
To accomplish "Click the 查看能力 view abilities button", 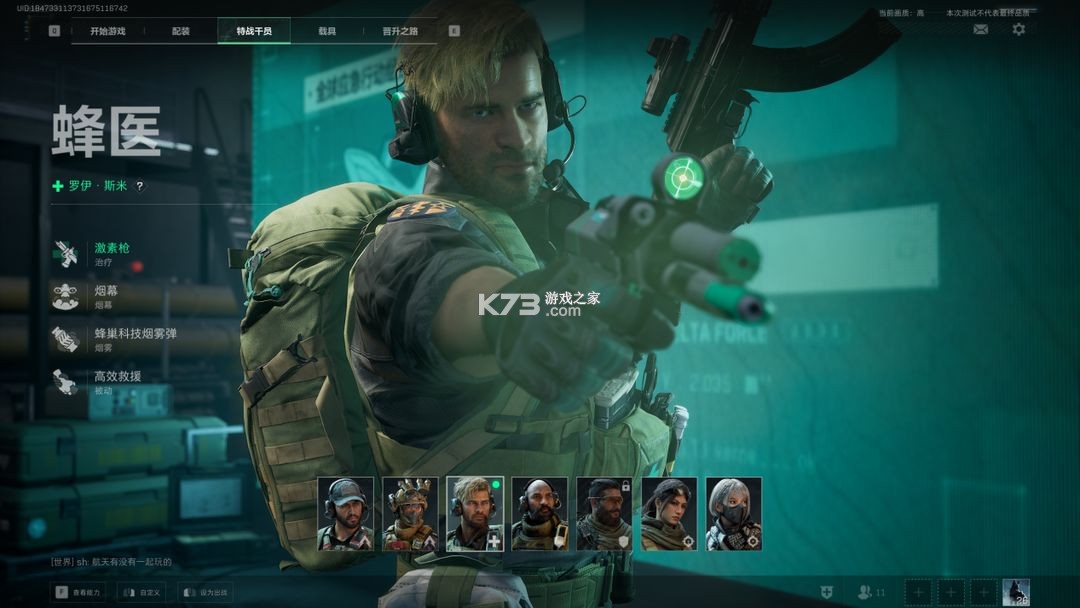I will pos(79,593).
